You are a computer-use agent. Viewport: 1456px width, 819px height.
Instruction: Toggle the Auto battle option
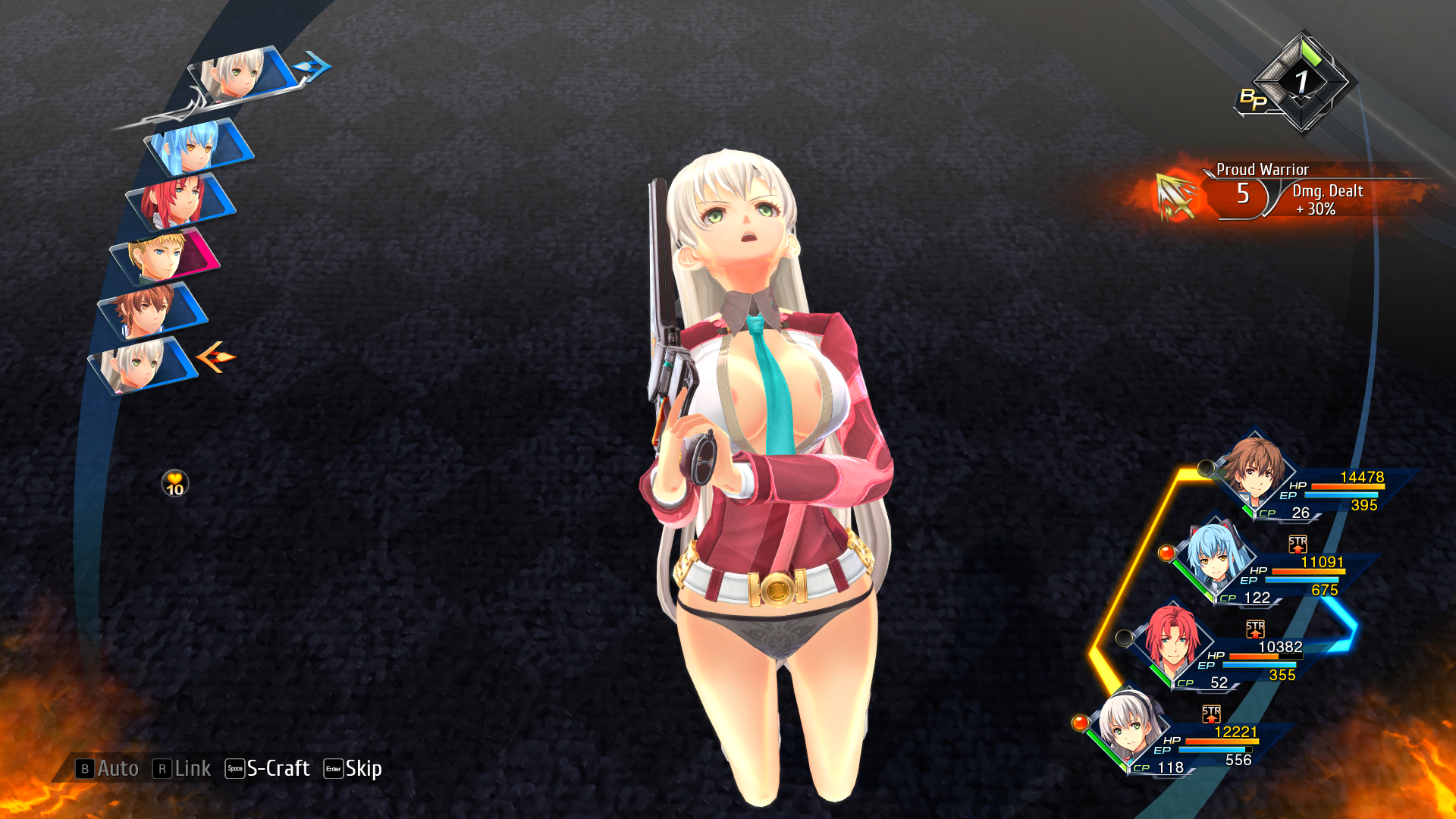(x=107, y=768)
